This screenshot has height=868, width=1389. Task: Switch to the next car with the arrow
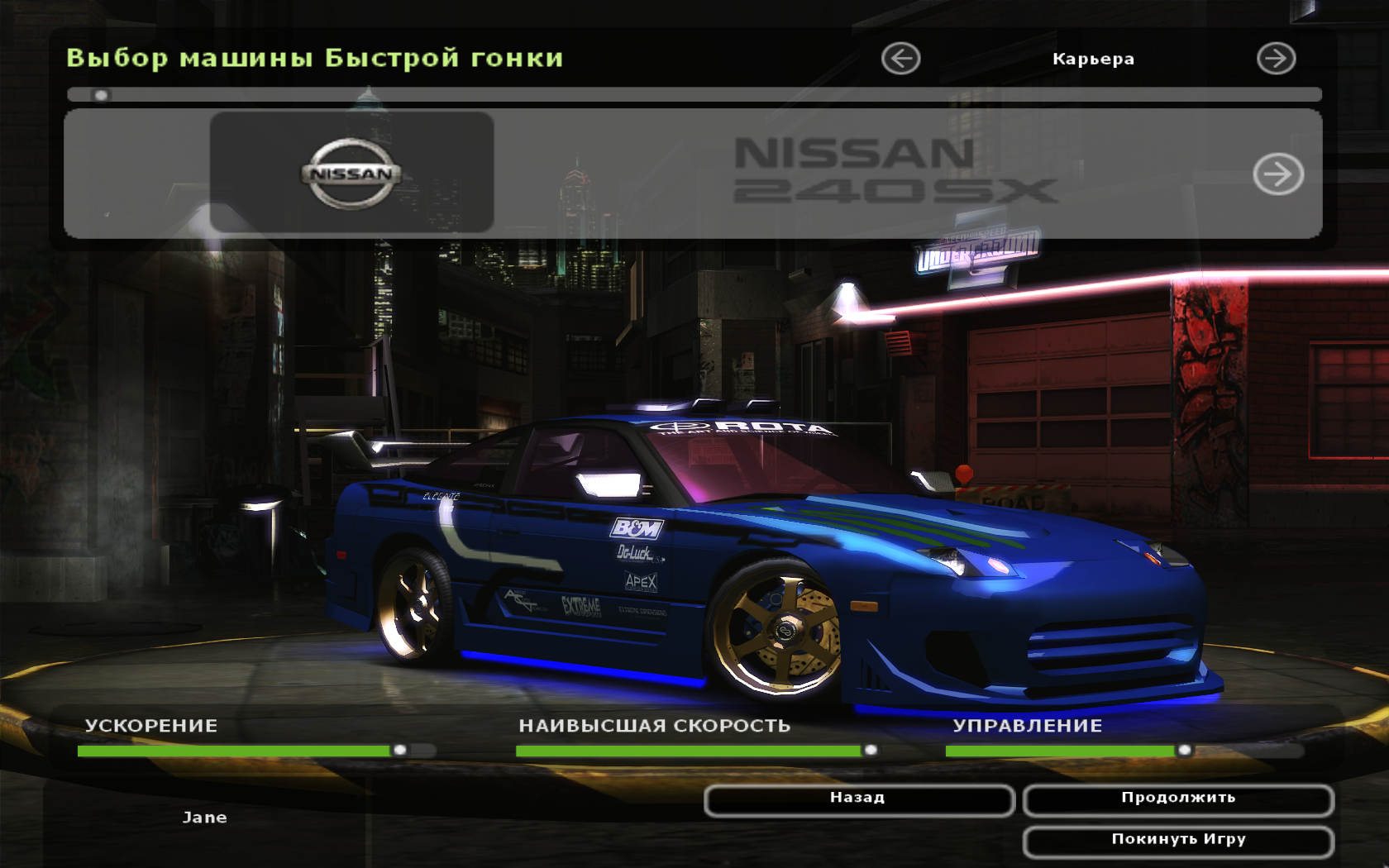click(x=1277, y=174)
